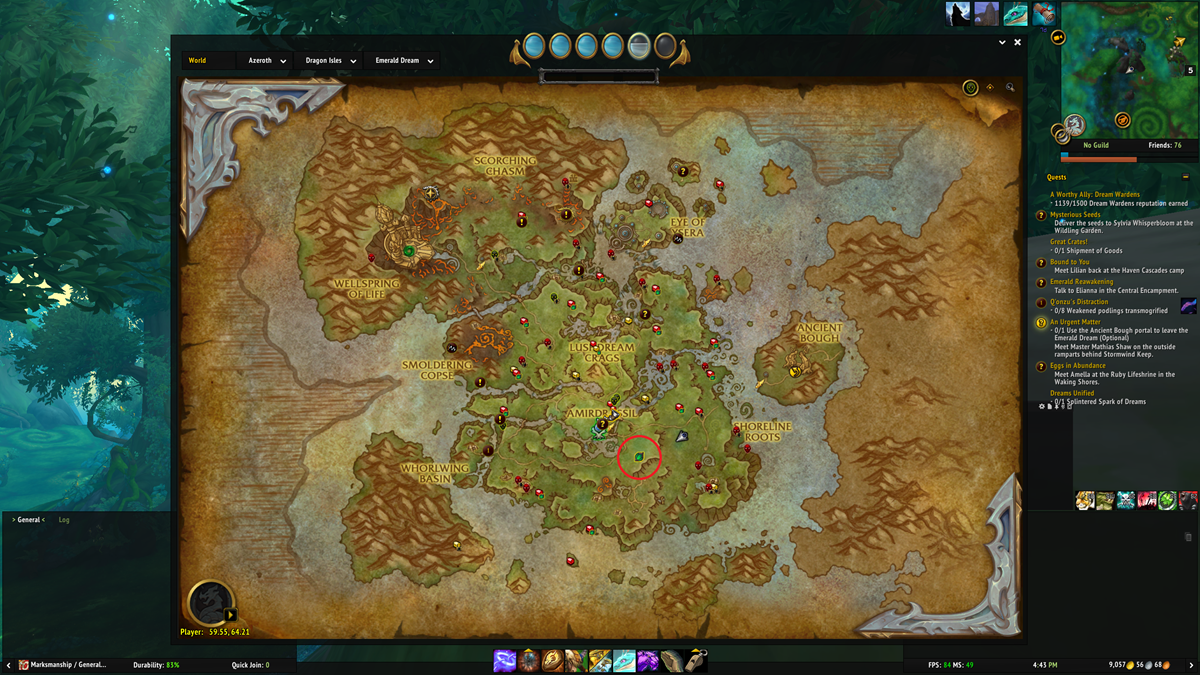
Task: Select the Emerald Reawakening quest entry
Action: (x=1081, y=282)
